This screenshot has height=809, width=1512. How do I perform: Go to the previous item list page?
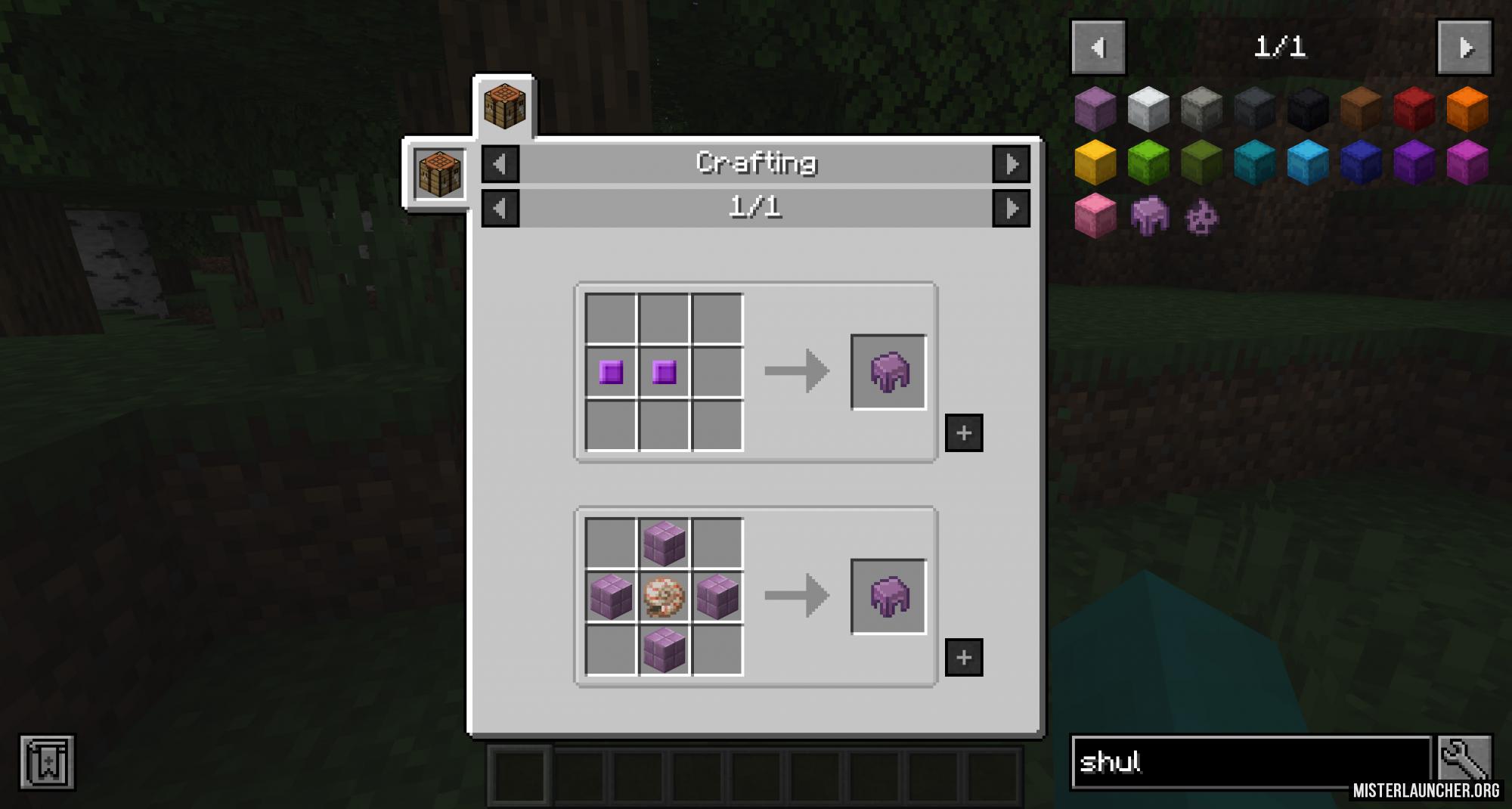pos(1098,48)
